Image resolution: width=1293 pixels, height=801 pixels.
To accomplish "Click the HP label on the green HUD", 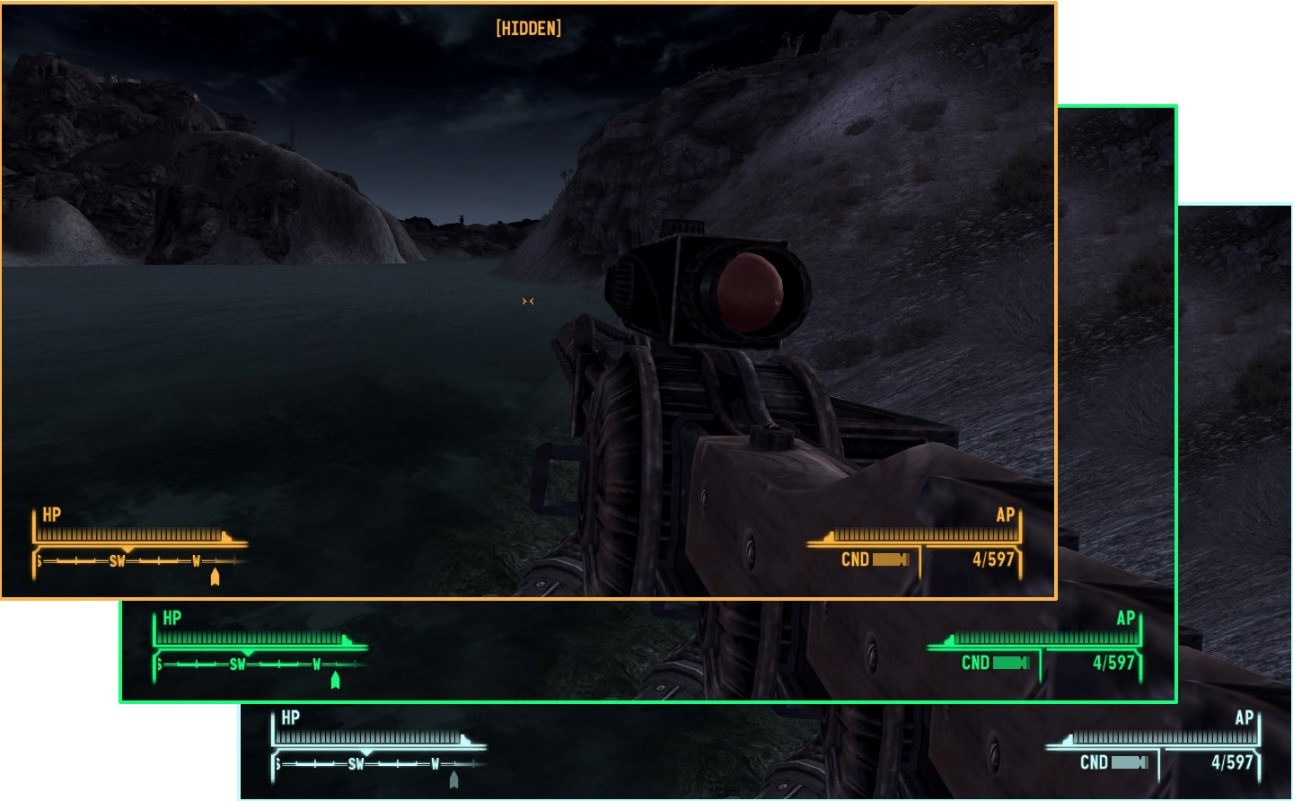I will point(171,618).
